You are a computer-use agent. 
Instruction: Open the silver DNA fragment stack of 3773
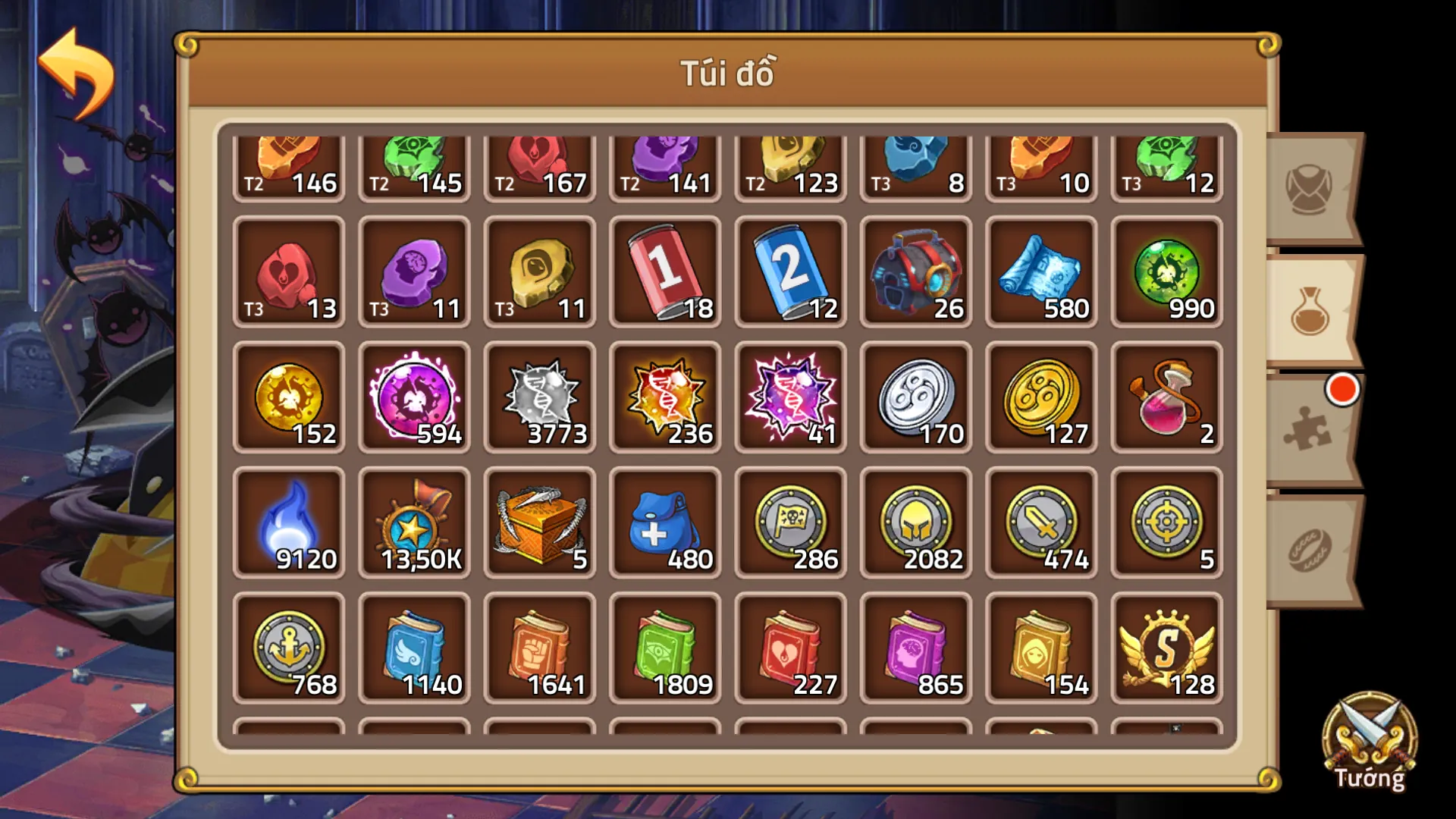click(x=539, y=398)
